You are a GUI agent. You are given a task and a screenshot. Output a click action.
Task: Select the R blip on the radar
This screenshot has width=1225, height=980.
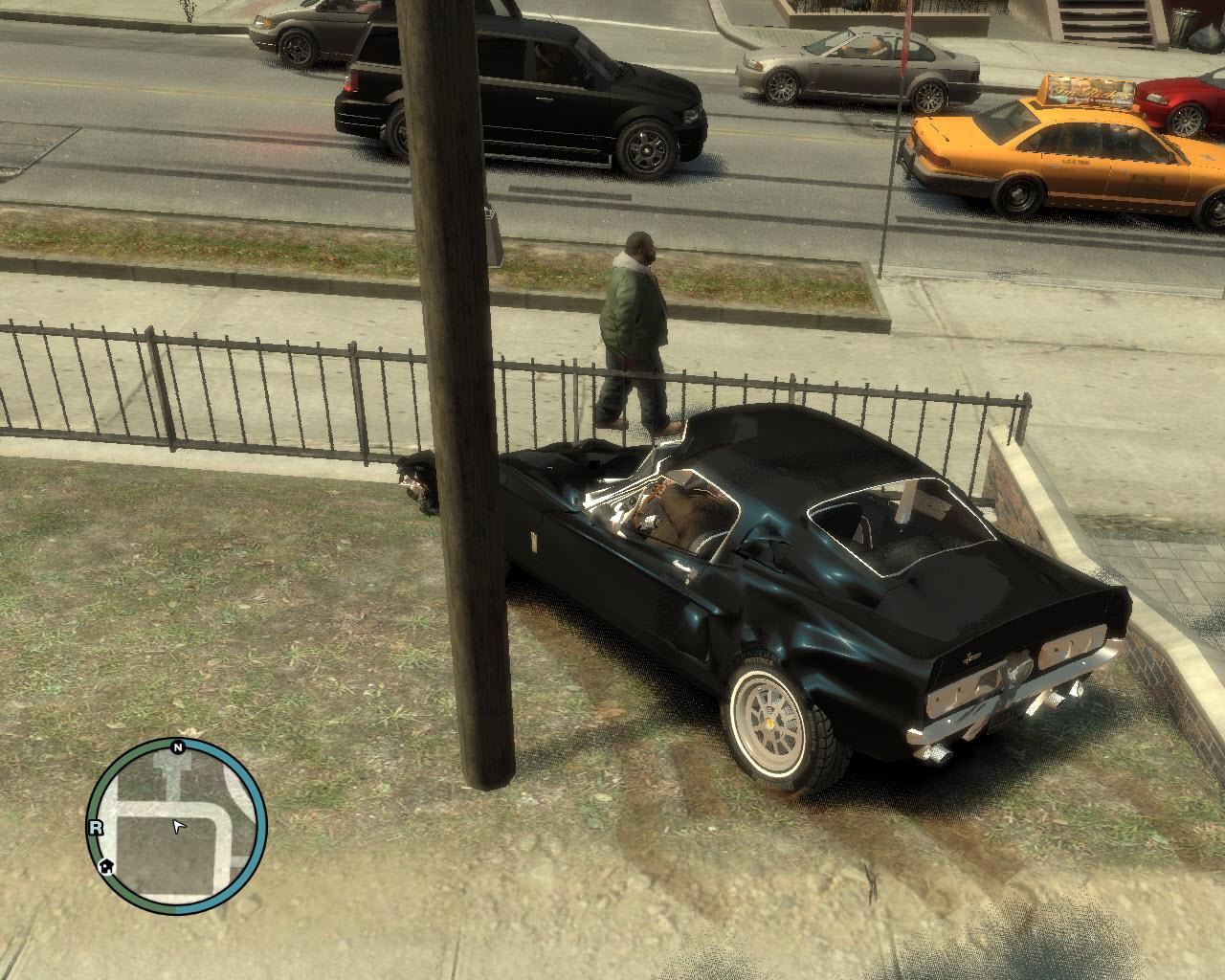pos(96,828)
